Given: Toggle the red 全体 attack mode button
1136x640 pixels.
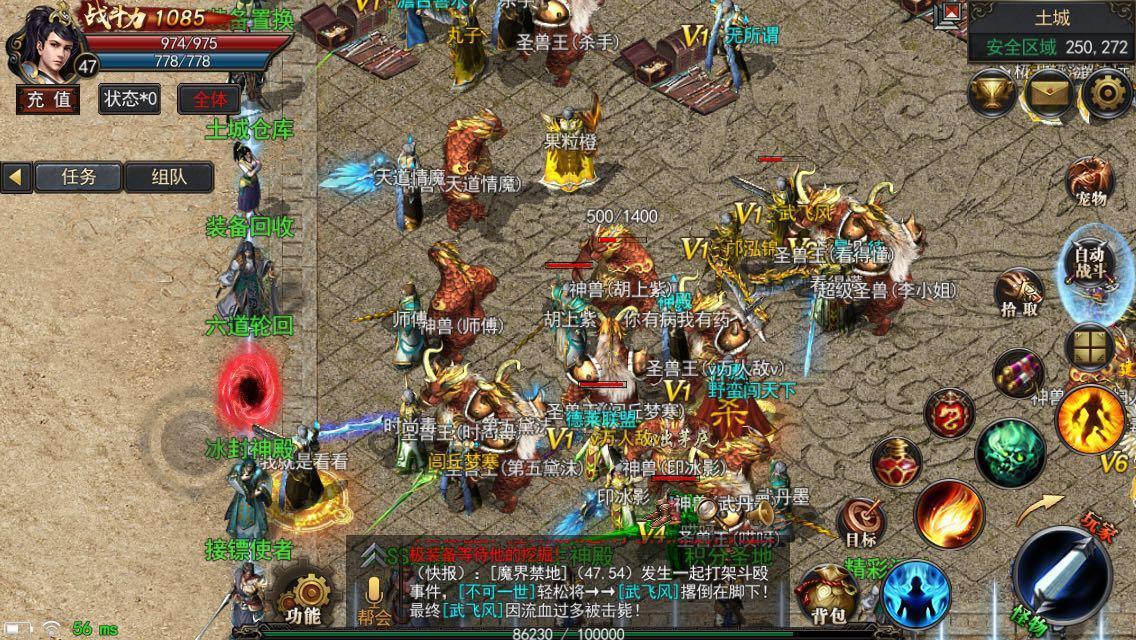Looking at the screenshot, I should pyautogui.click(x=209, y=99).
